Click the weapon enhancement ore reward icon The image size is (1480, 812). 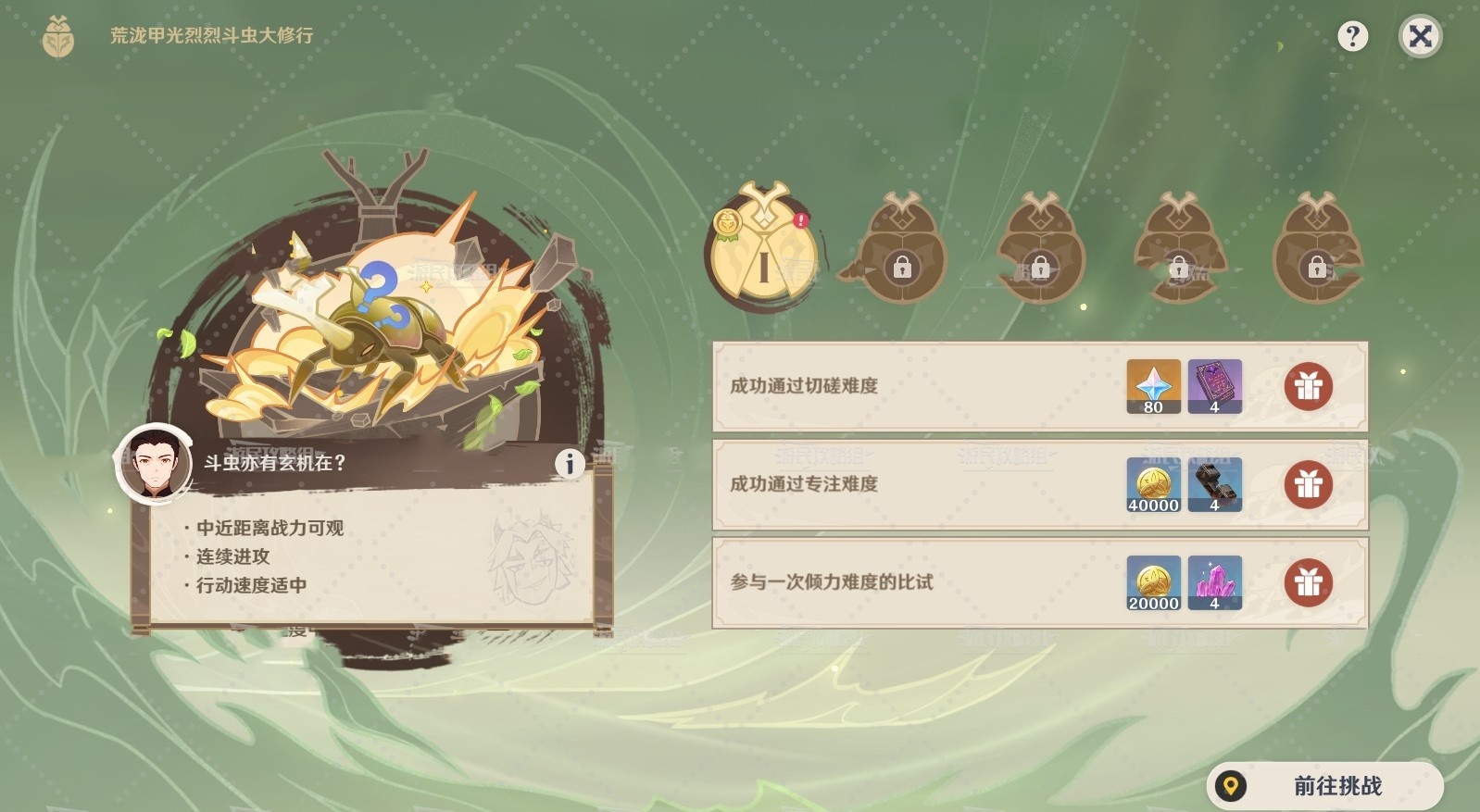pyautogui.click(x=1215, y=484)
